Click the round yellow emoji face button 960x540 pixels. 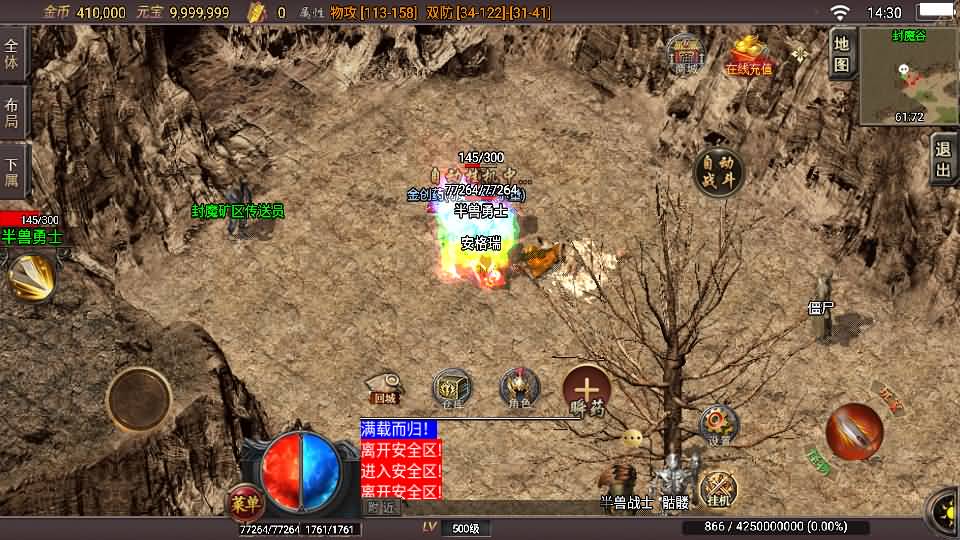(x=632, y=438)
